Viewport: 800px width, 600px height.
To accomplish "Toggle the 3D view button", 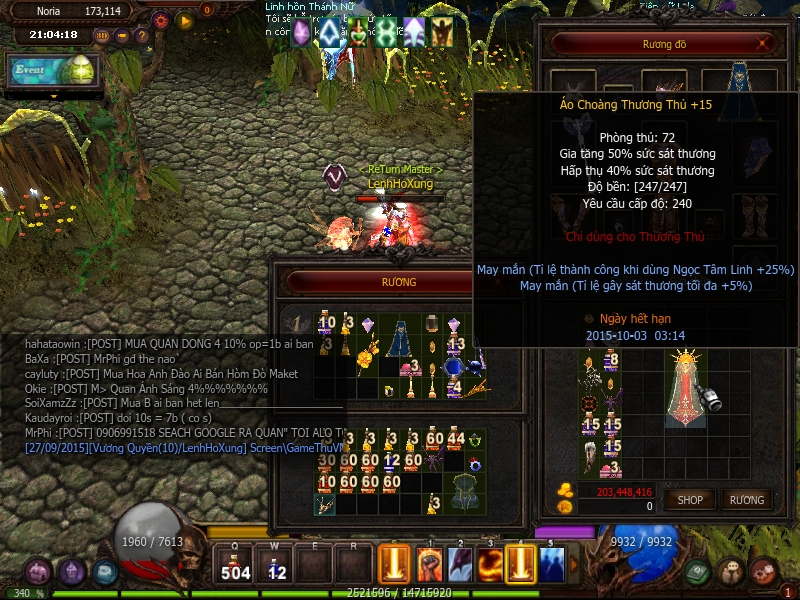I will click(102, 36).
